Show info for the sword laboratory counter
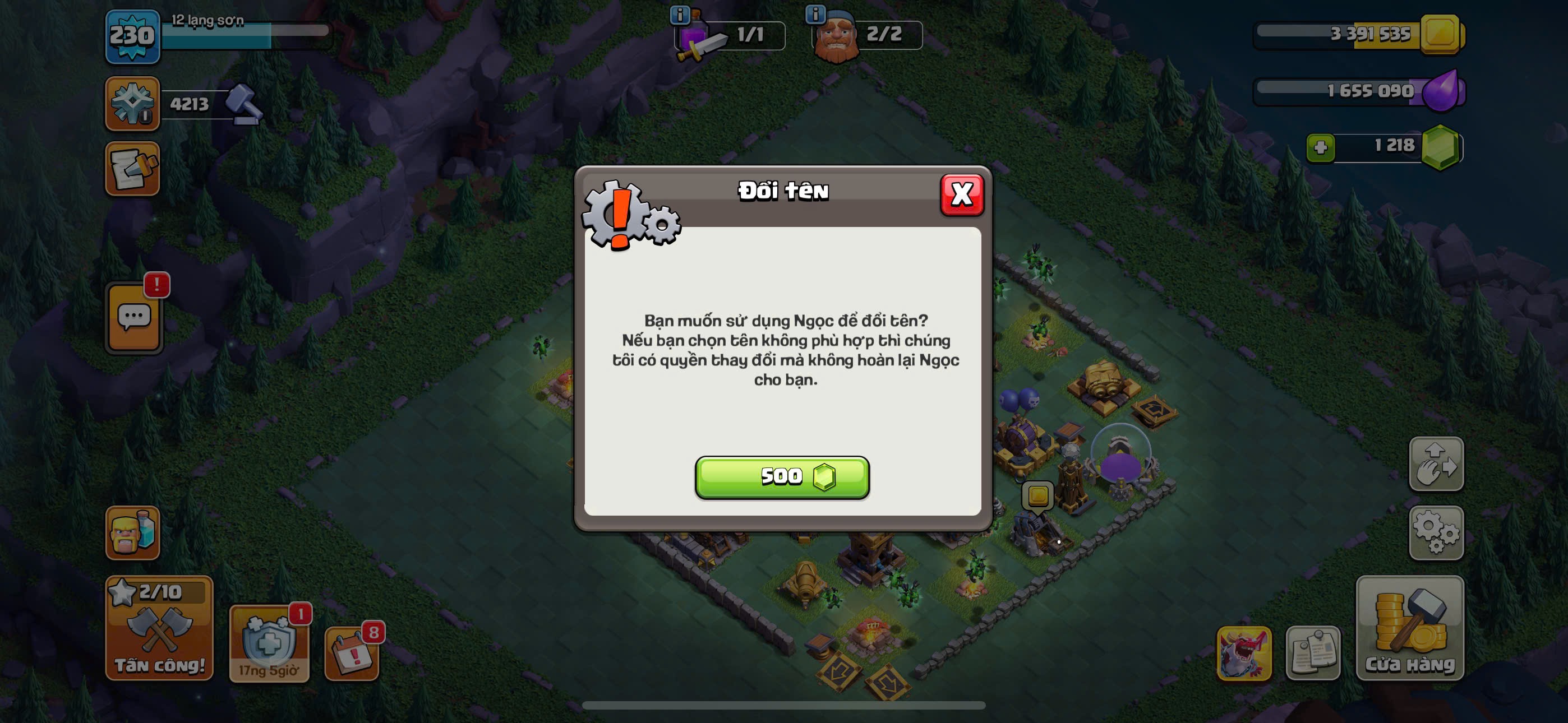Screen dimensions: 1568x723 tap(679, 15)
